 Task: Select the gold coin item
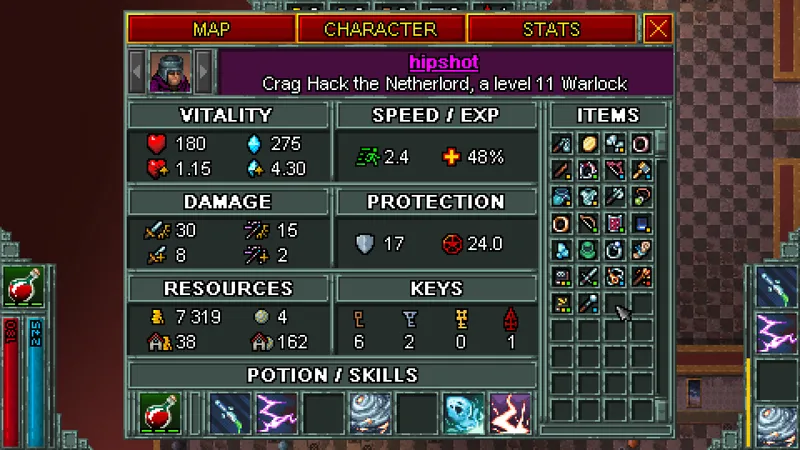point(588,144)
